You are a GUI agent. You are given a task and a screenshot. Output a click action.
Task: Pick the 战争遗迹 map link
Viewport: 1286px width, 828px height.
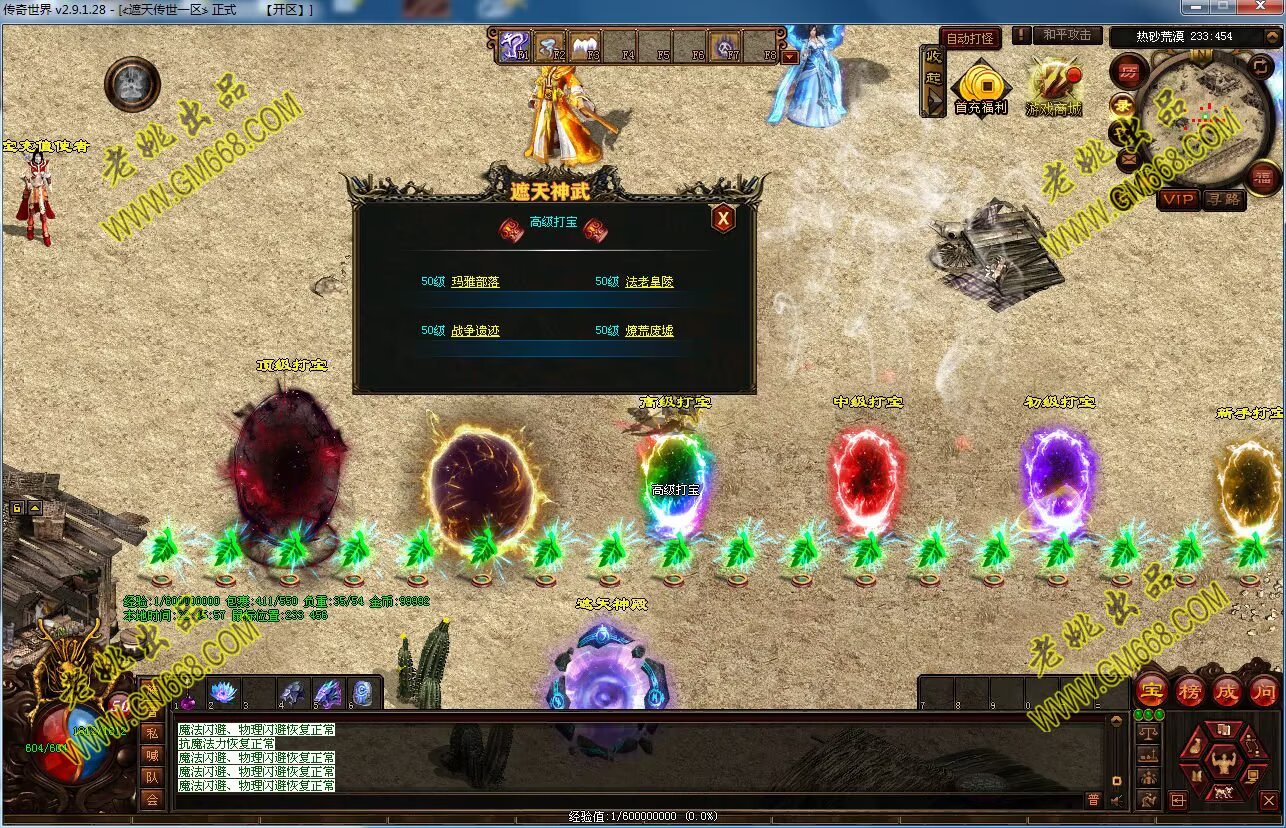(475, 331)
